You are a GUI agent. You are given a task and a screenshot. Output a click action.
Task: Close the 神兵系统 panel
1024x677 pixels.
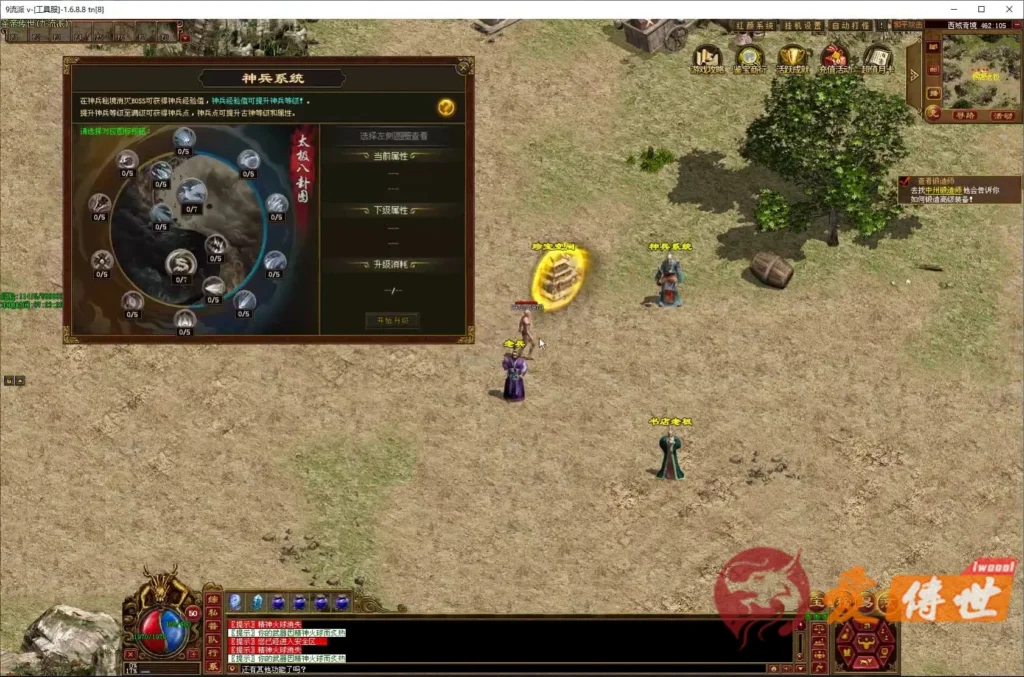click(463, 67)
